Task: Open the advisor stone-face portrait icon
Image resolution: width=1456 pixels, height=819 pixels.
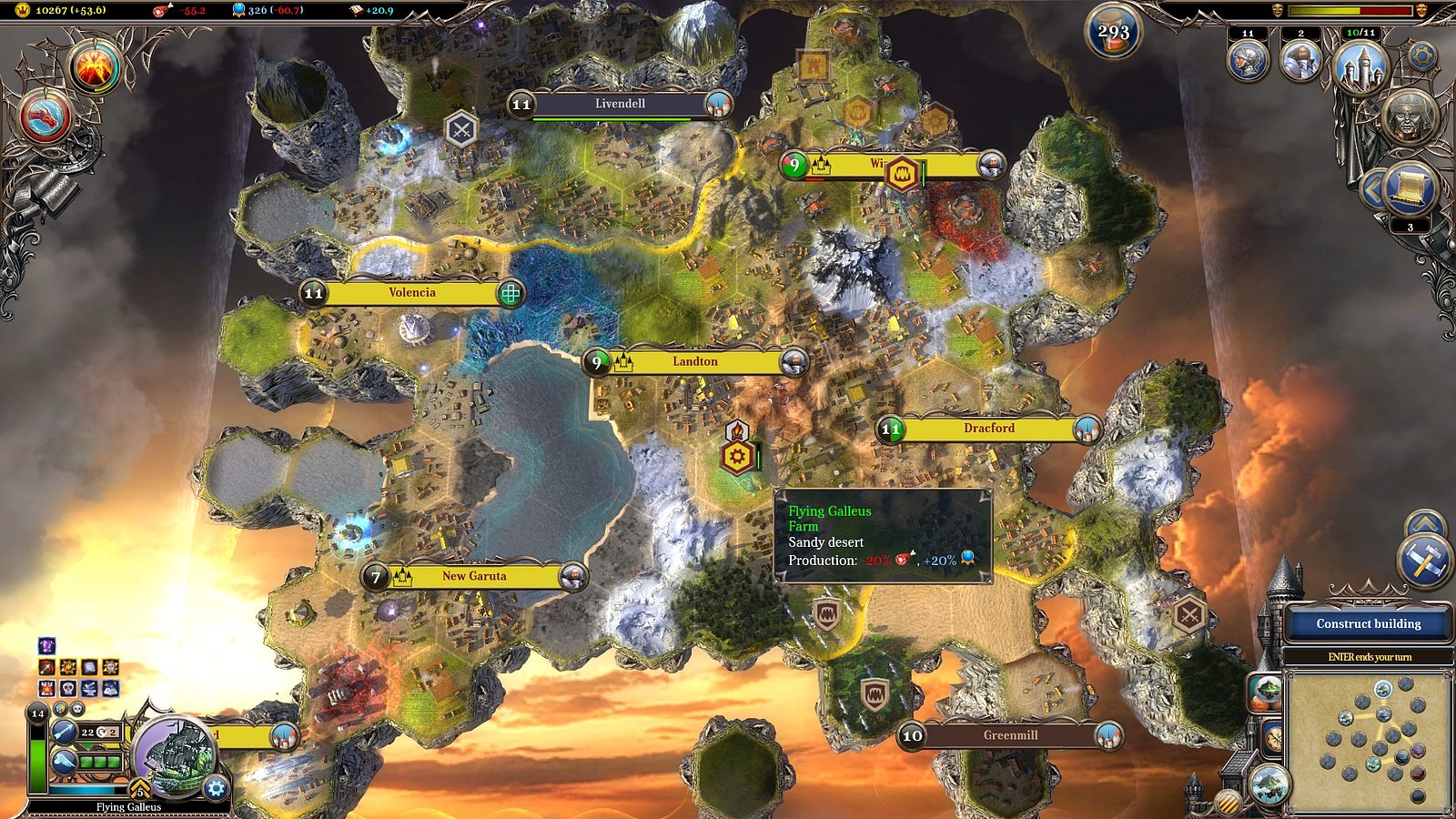Action: (x=1409, y=119)
